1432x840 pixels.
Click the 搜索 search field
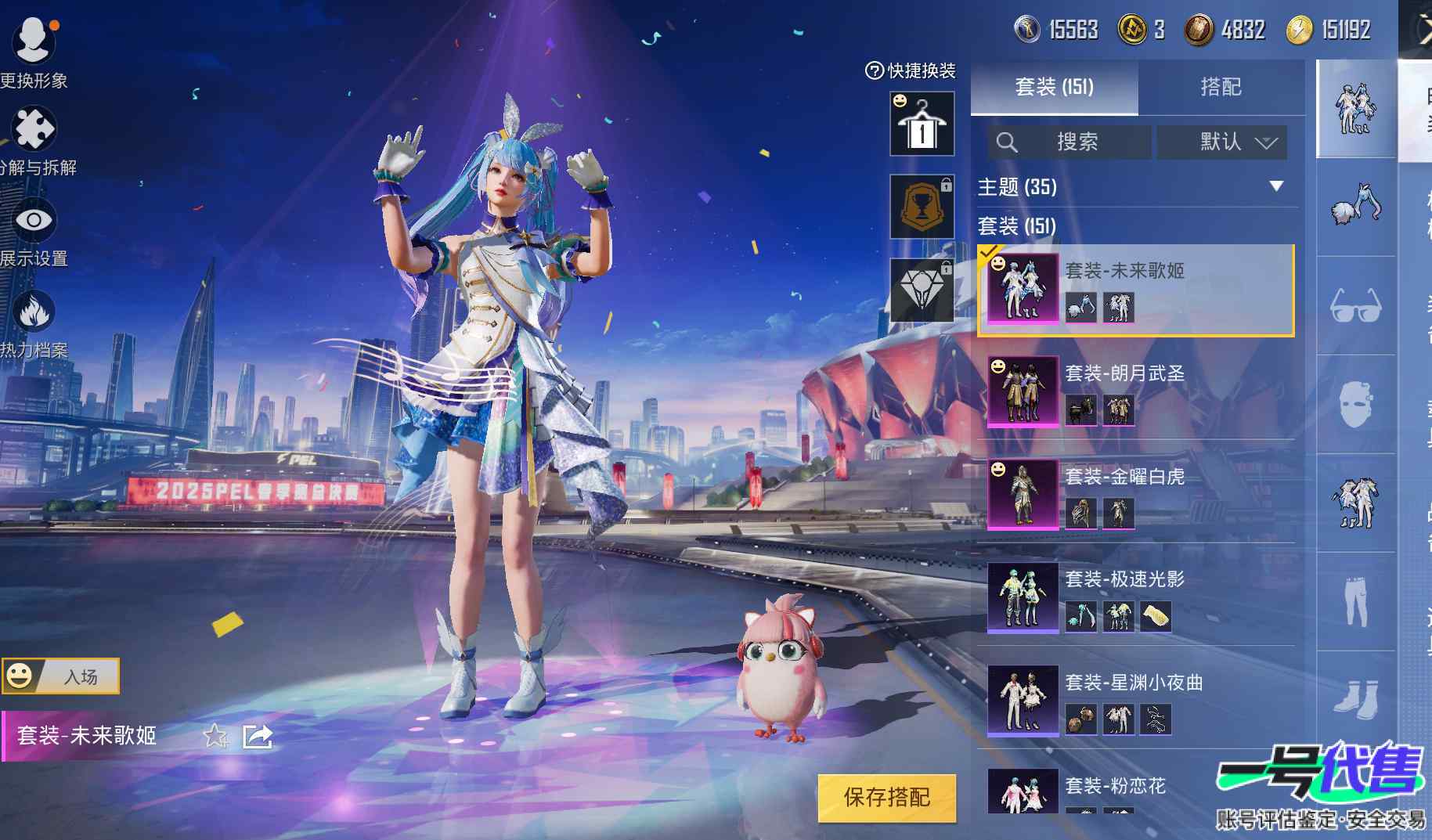1069,142
